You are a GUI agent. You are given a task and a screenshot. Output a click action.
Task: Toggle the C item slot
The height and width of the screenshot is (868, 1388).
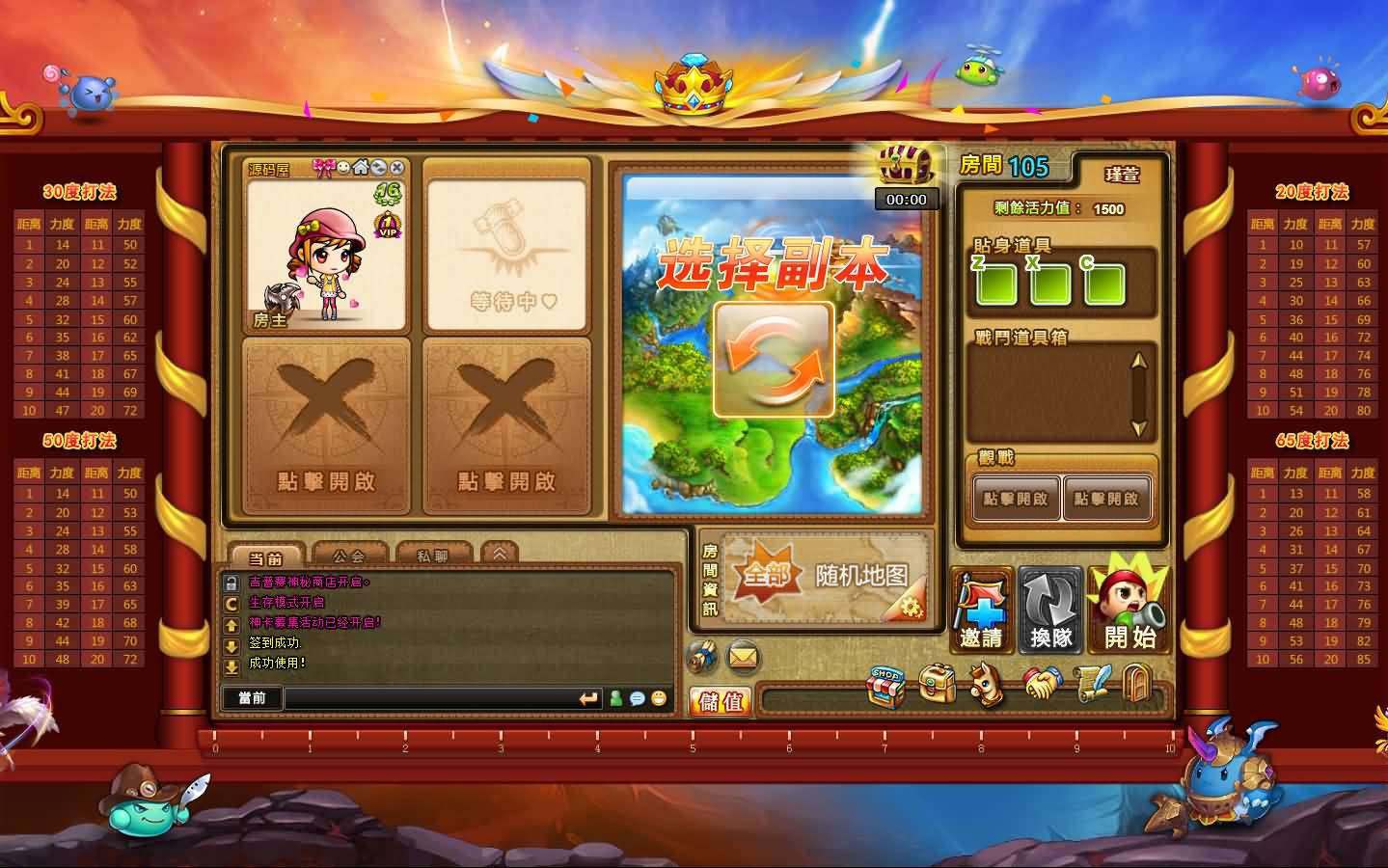pyautogui.click(x=1105, y=284)
